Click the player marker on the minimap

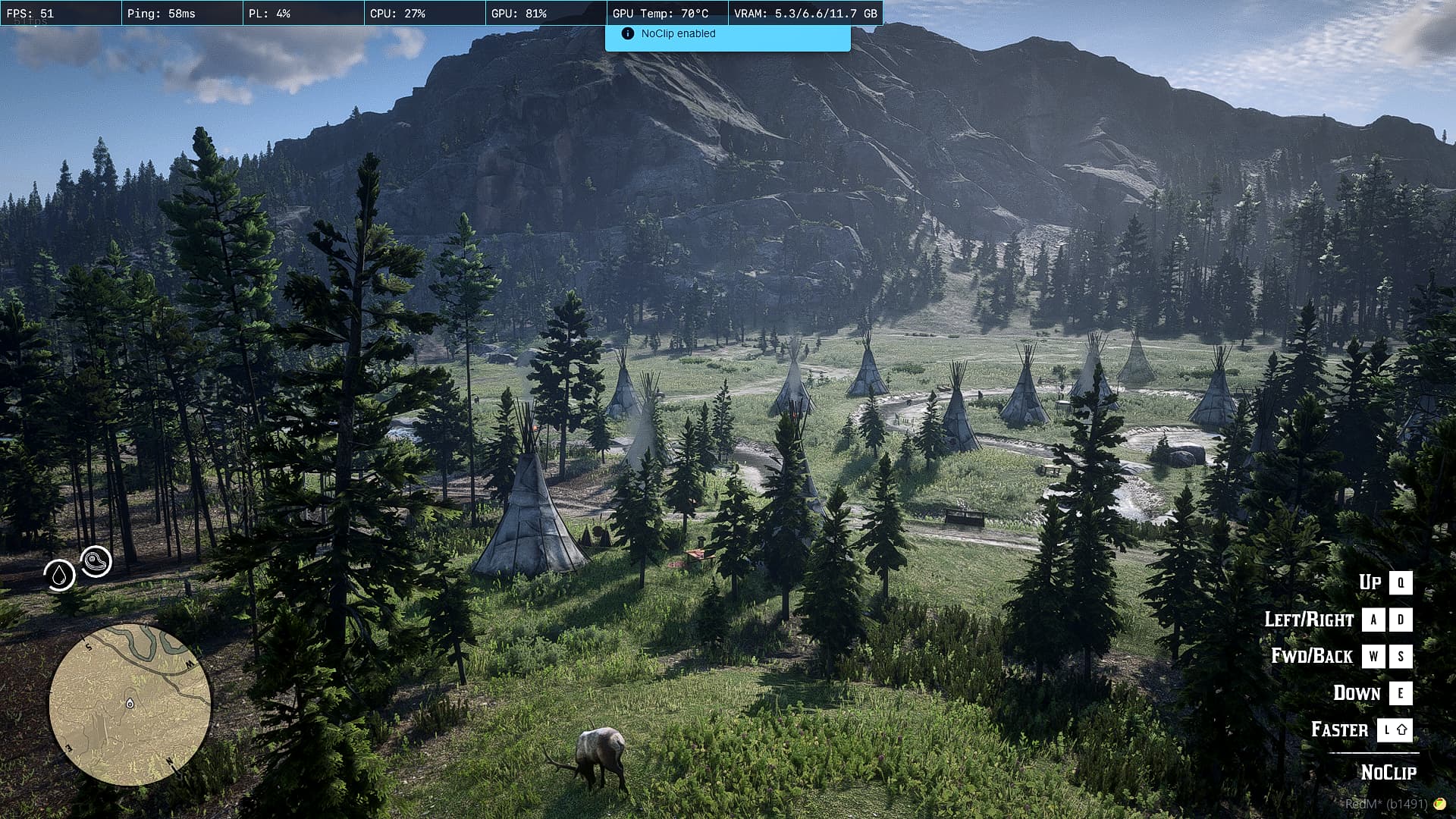[129, 704]
